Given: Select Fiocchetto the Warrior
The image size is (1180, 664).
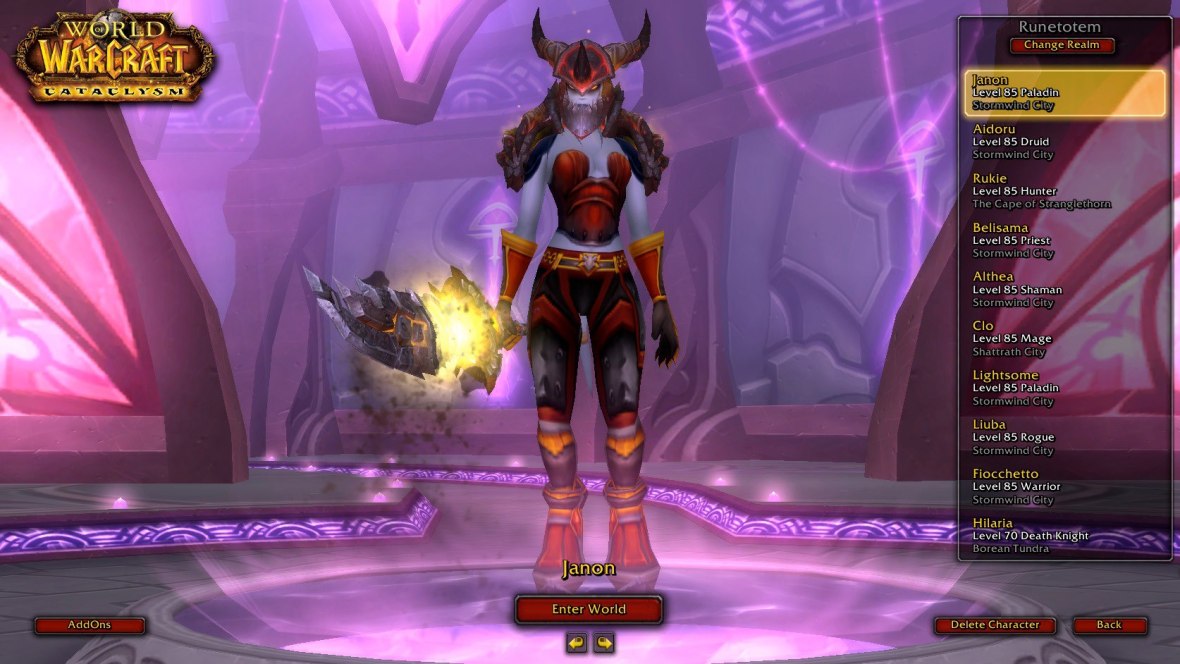Looking at the screenshot, I should (1064, 486).
